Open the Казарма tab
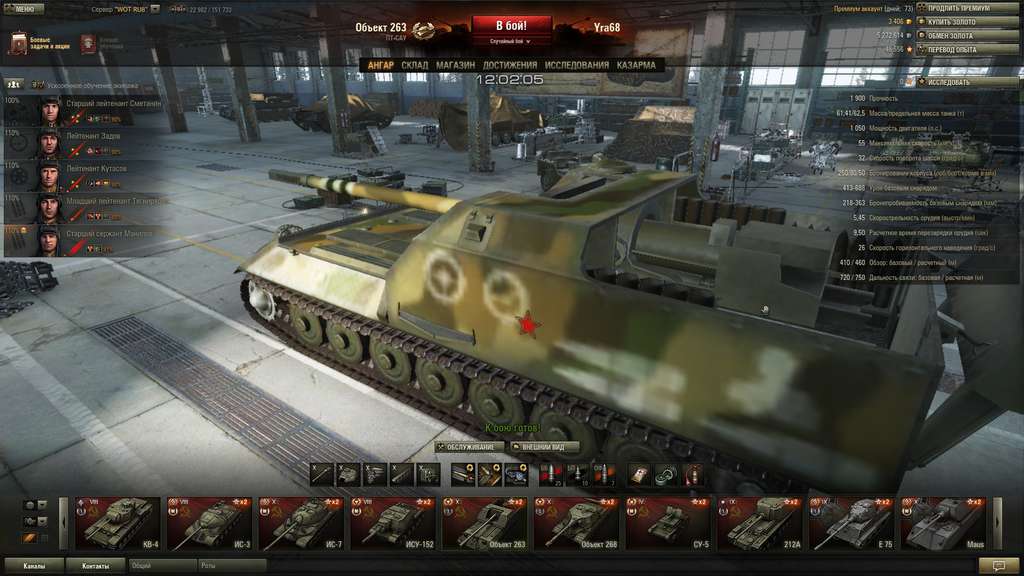Screen dimensions: 1024x576 [x=636, y=65]
